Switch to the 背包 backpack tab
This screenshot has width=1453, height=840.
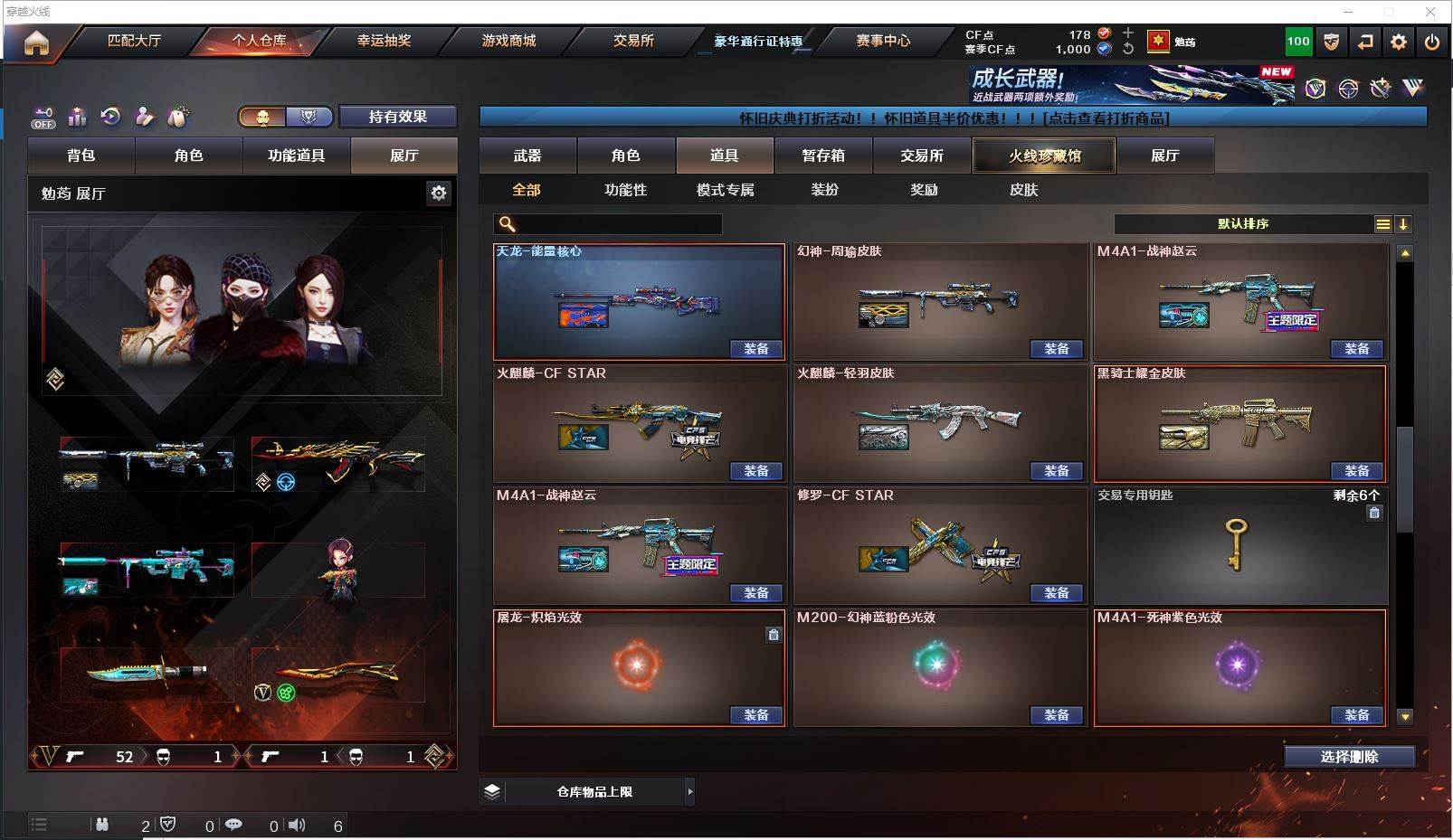click(x=81, y=156)
